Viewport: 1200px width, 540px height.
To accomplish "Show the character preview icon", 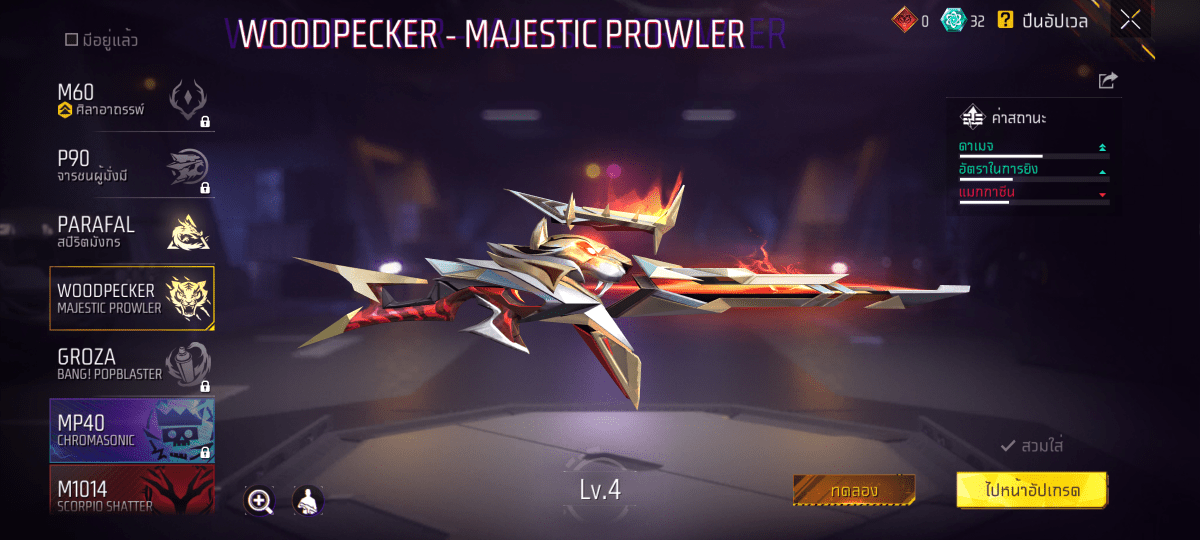I will point(308,501).
